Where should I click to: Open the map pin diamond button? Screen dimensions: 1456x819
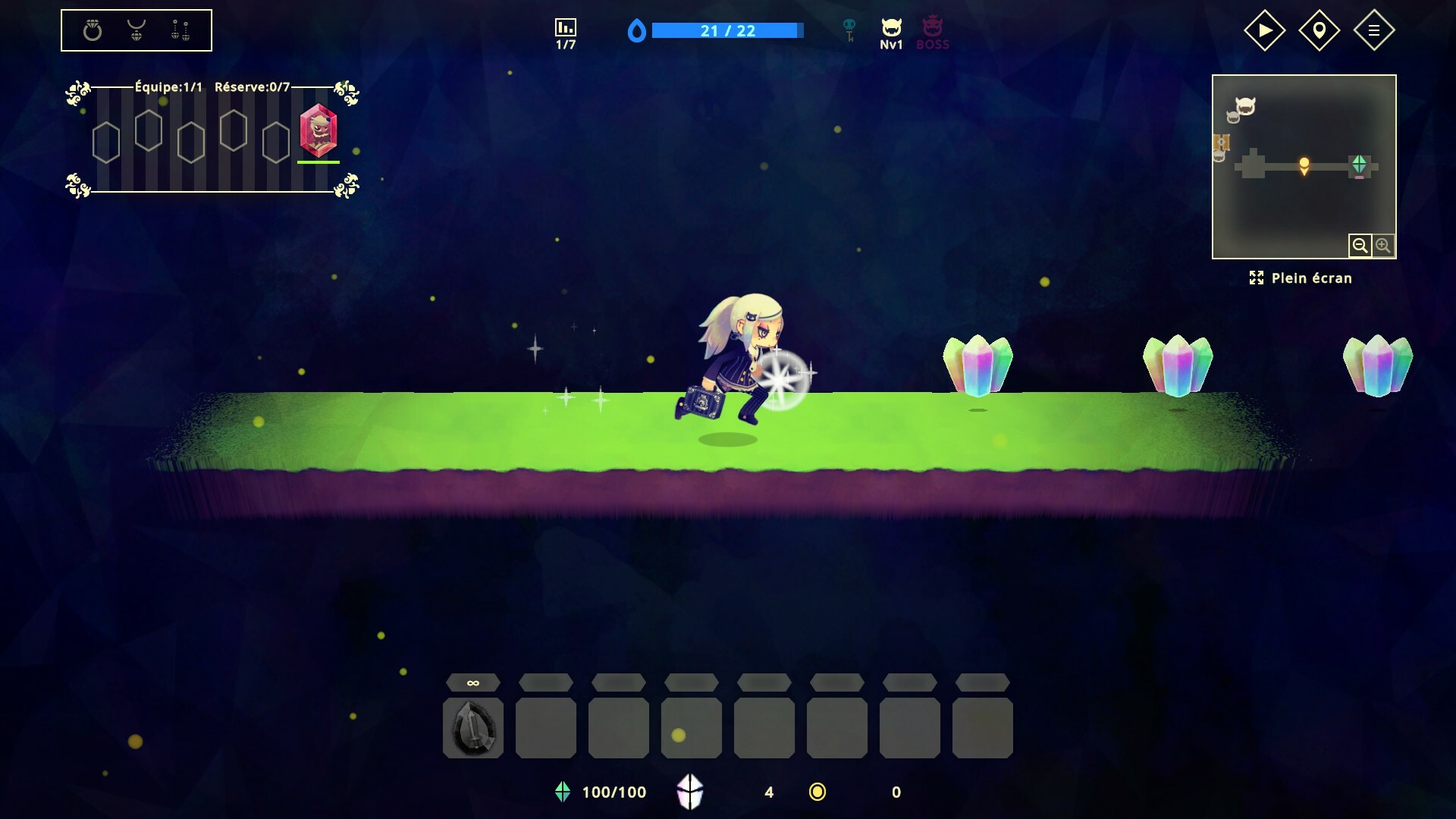(x=1319, y=30)
